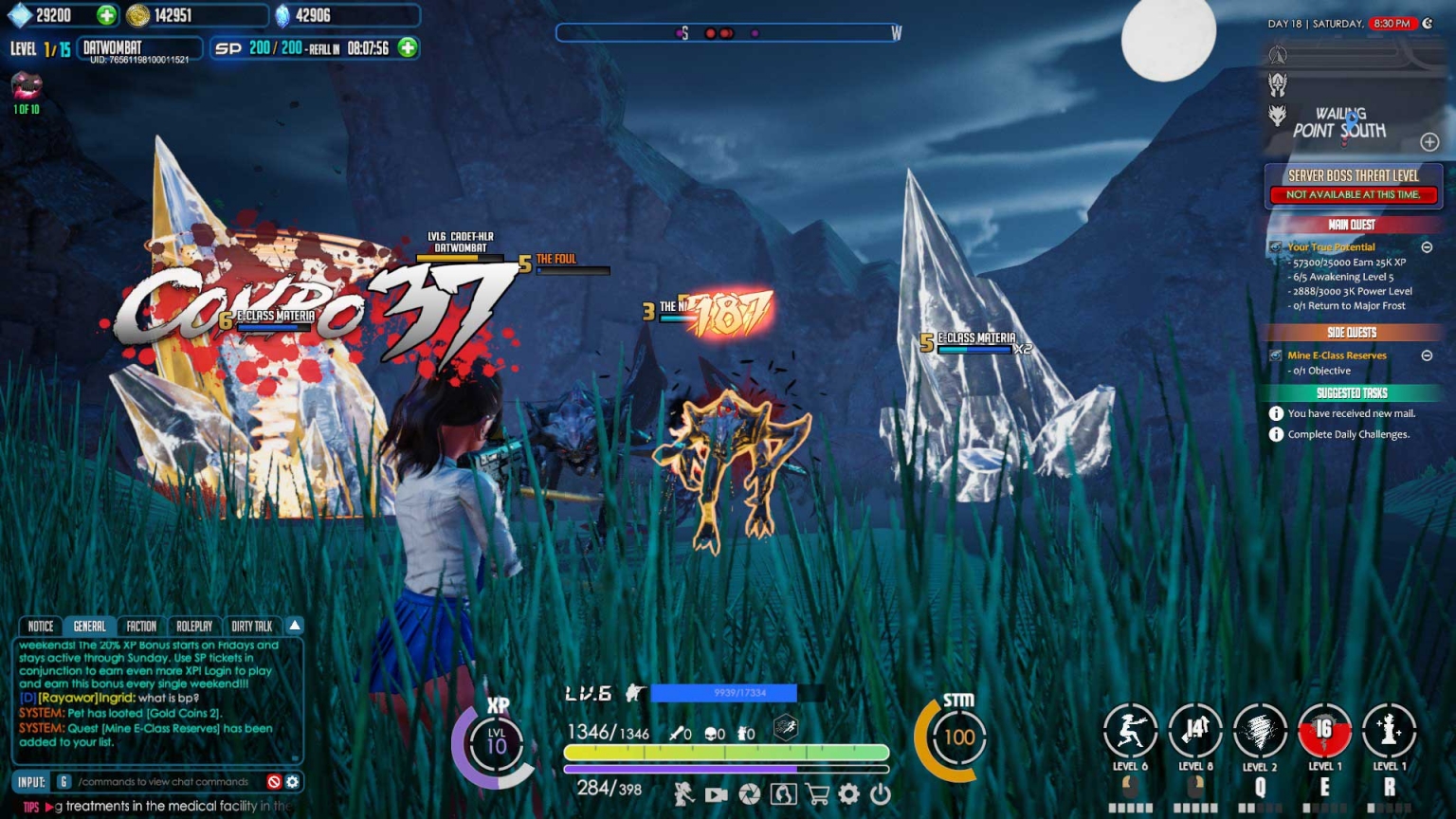Click the red chat block icon

point(274,782)
